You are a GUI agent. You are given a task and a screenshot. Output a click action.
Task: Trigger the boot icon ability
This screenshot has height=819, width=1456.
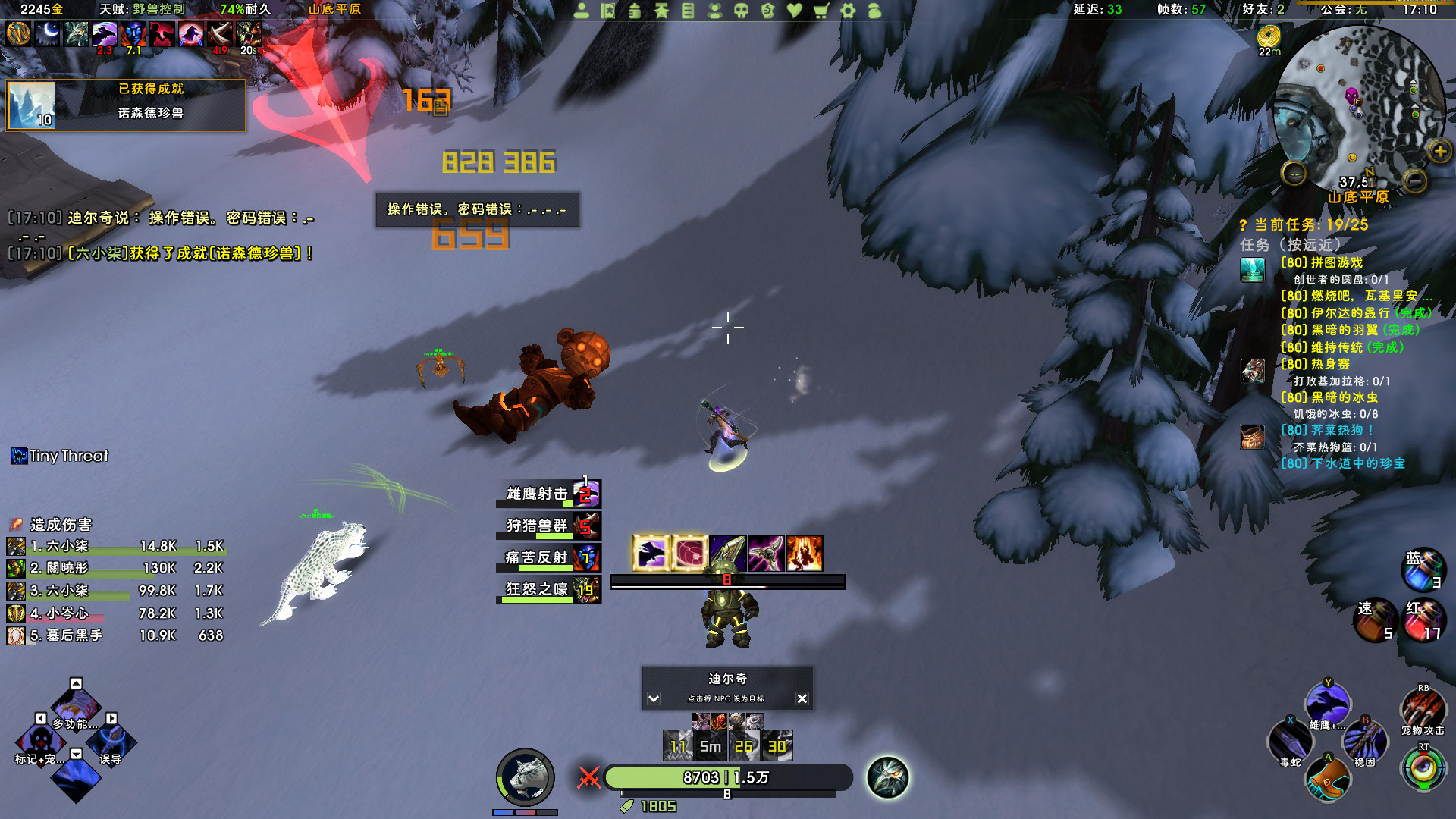1328,779
